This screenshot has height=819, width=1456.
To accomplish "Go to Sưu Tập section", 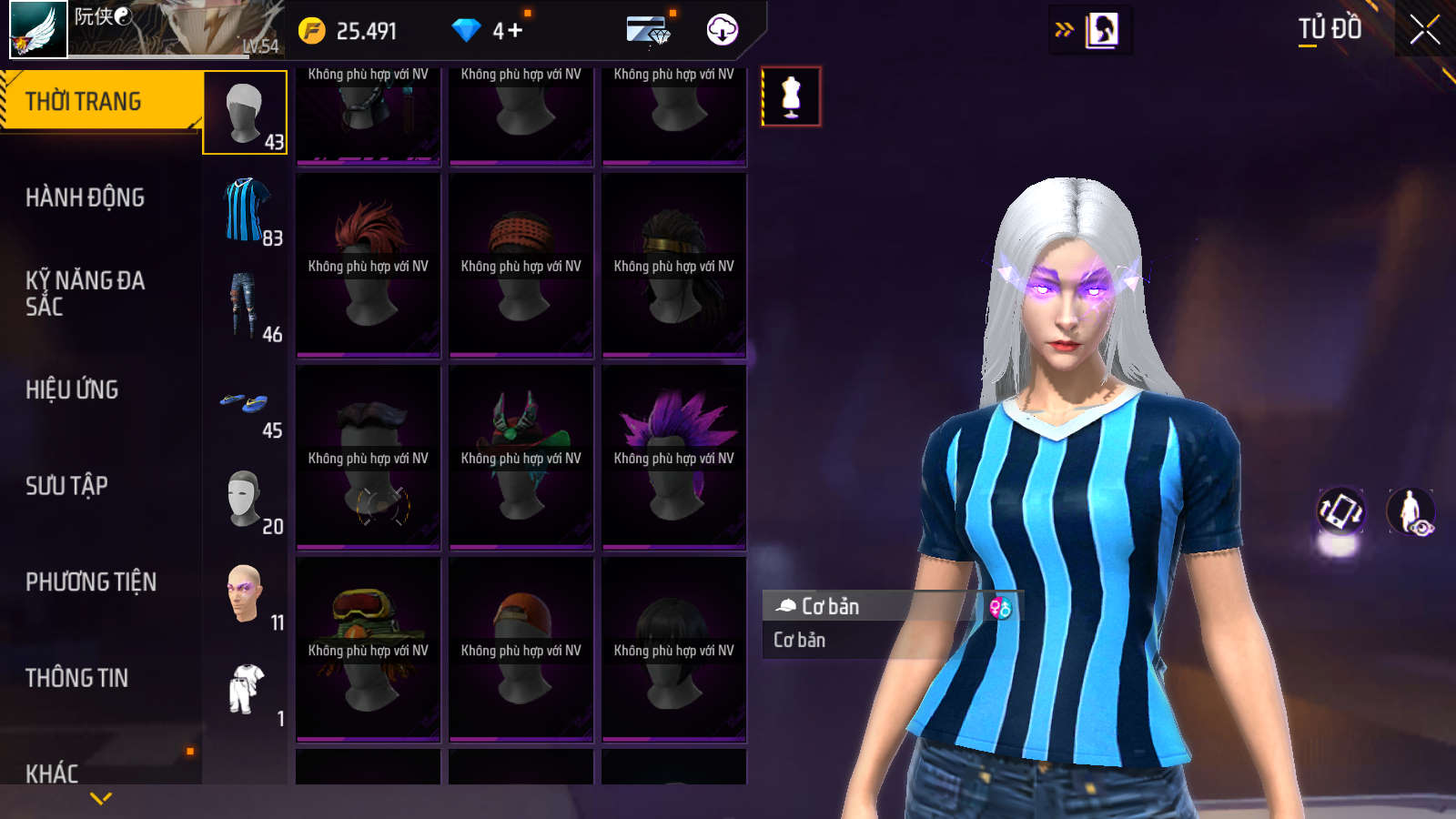I will [67, 486].
